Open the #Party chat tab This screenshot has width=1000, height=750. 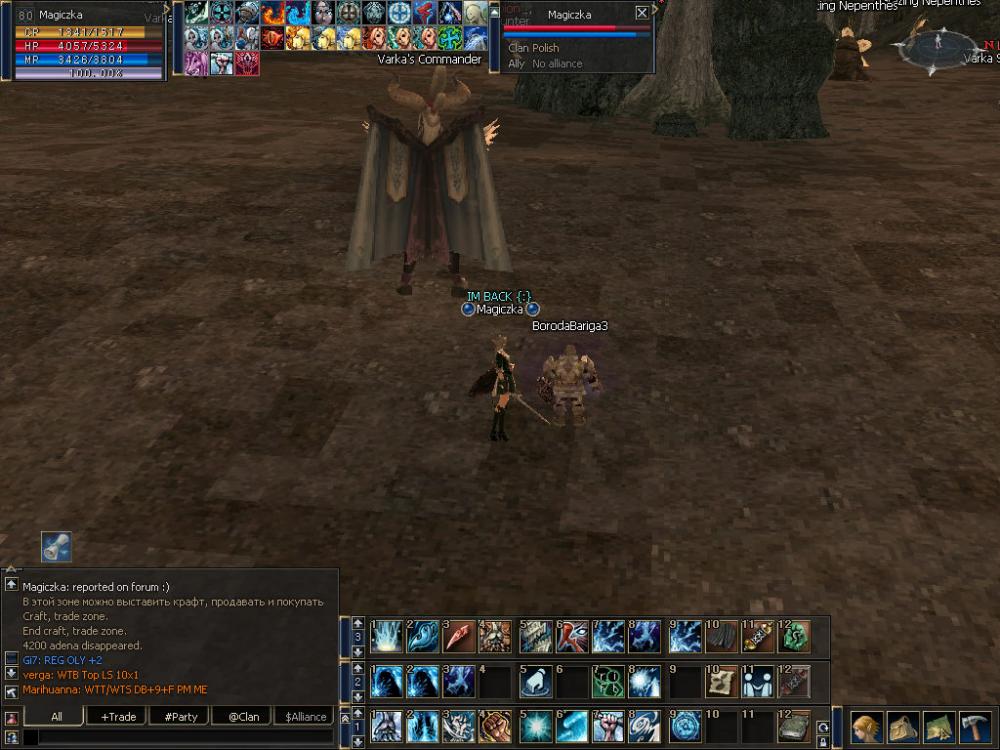tap(180, 716)
